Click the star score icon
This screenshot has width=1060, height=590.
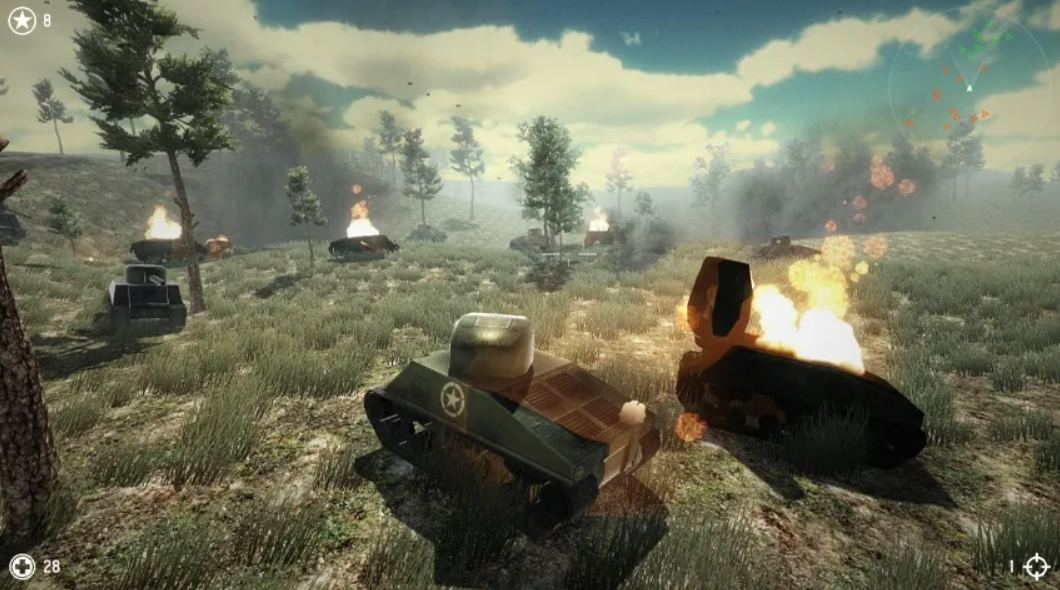pyautogui.click(x=22, y=20)
